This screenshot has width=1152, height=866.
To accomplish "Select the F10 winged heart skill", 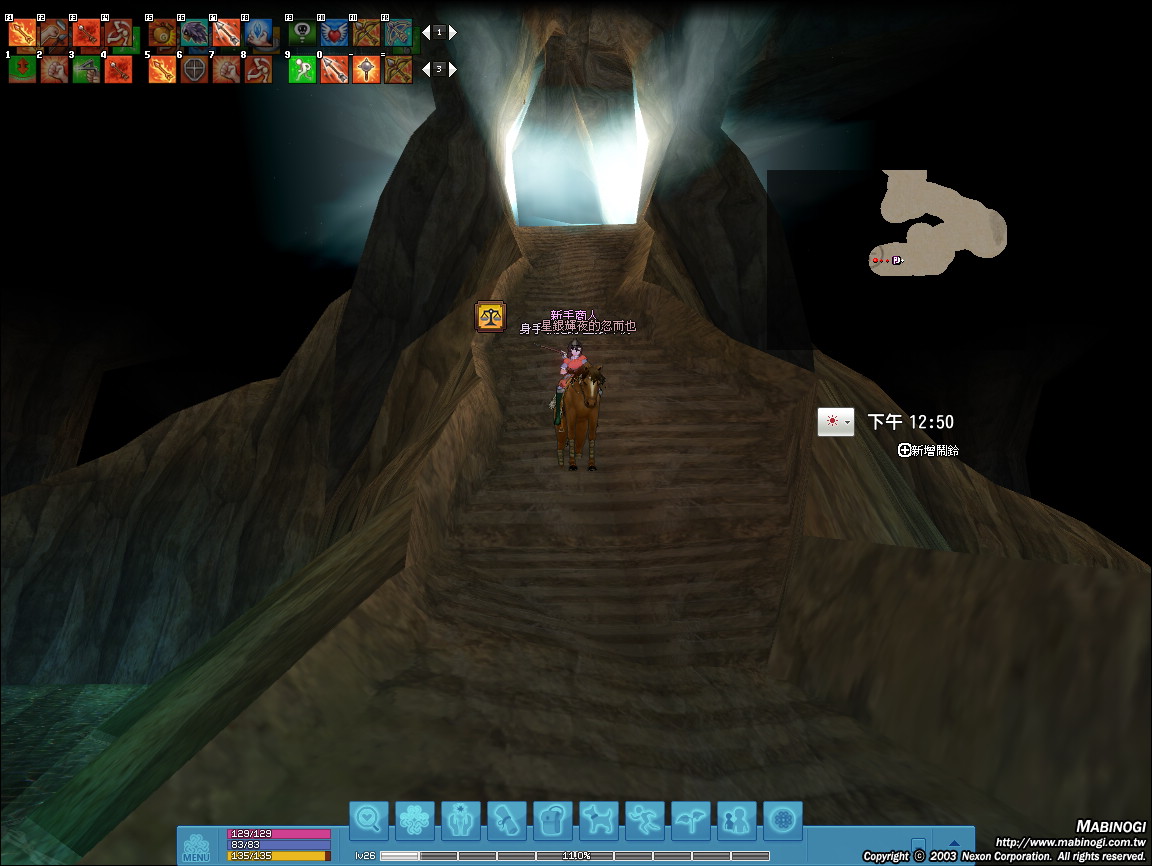I will tap(334, 33).
